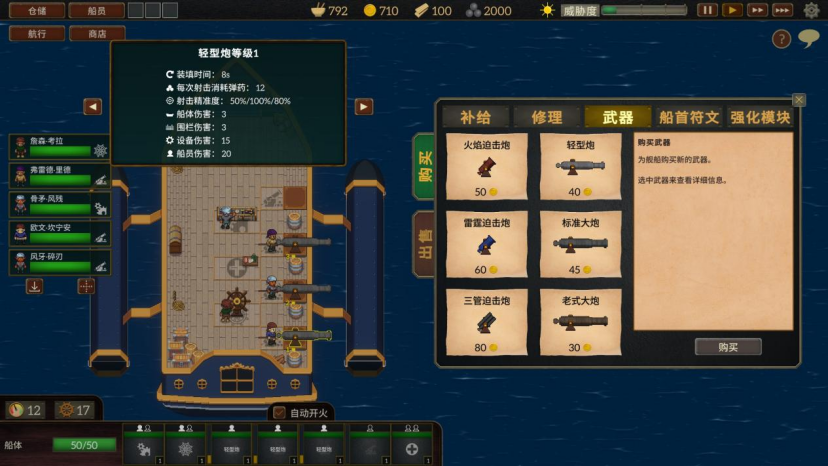Open the 航行 sailing menu

tap(37, 33)
